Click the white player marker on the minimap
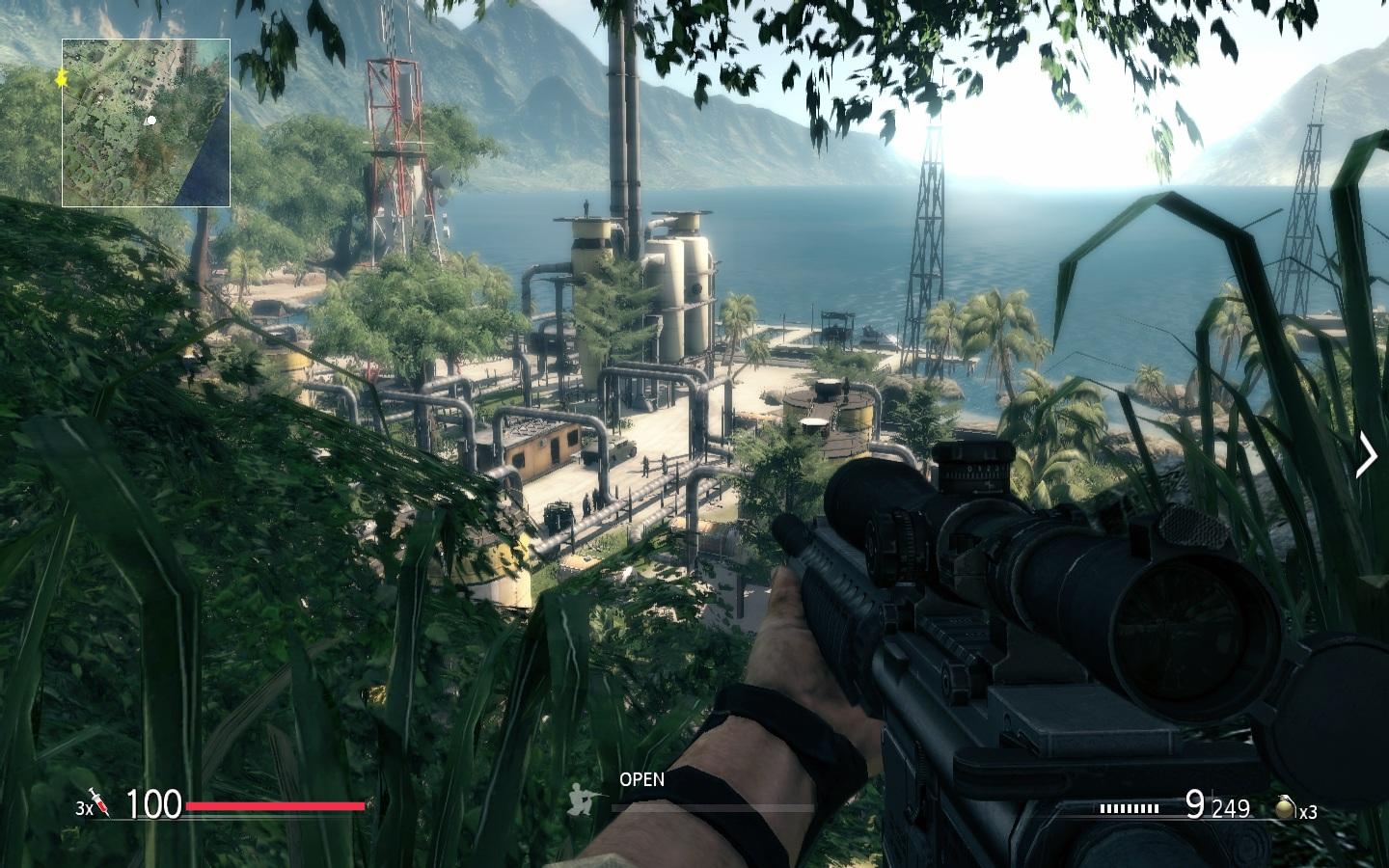This screenshot has width=1389, height=868. tap(150, 122)
